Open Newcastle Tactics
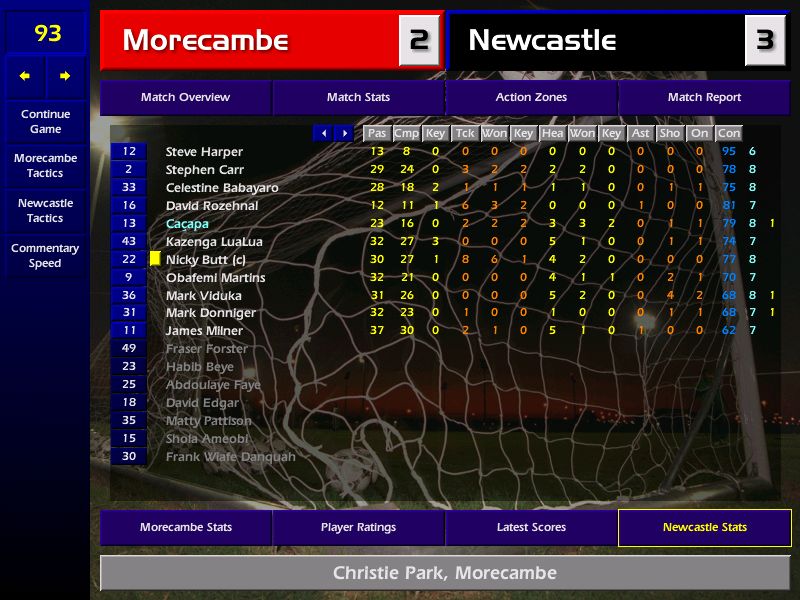Viewport: 800px width, 600px height. [x=45, y=210]
